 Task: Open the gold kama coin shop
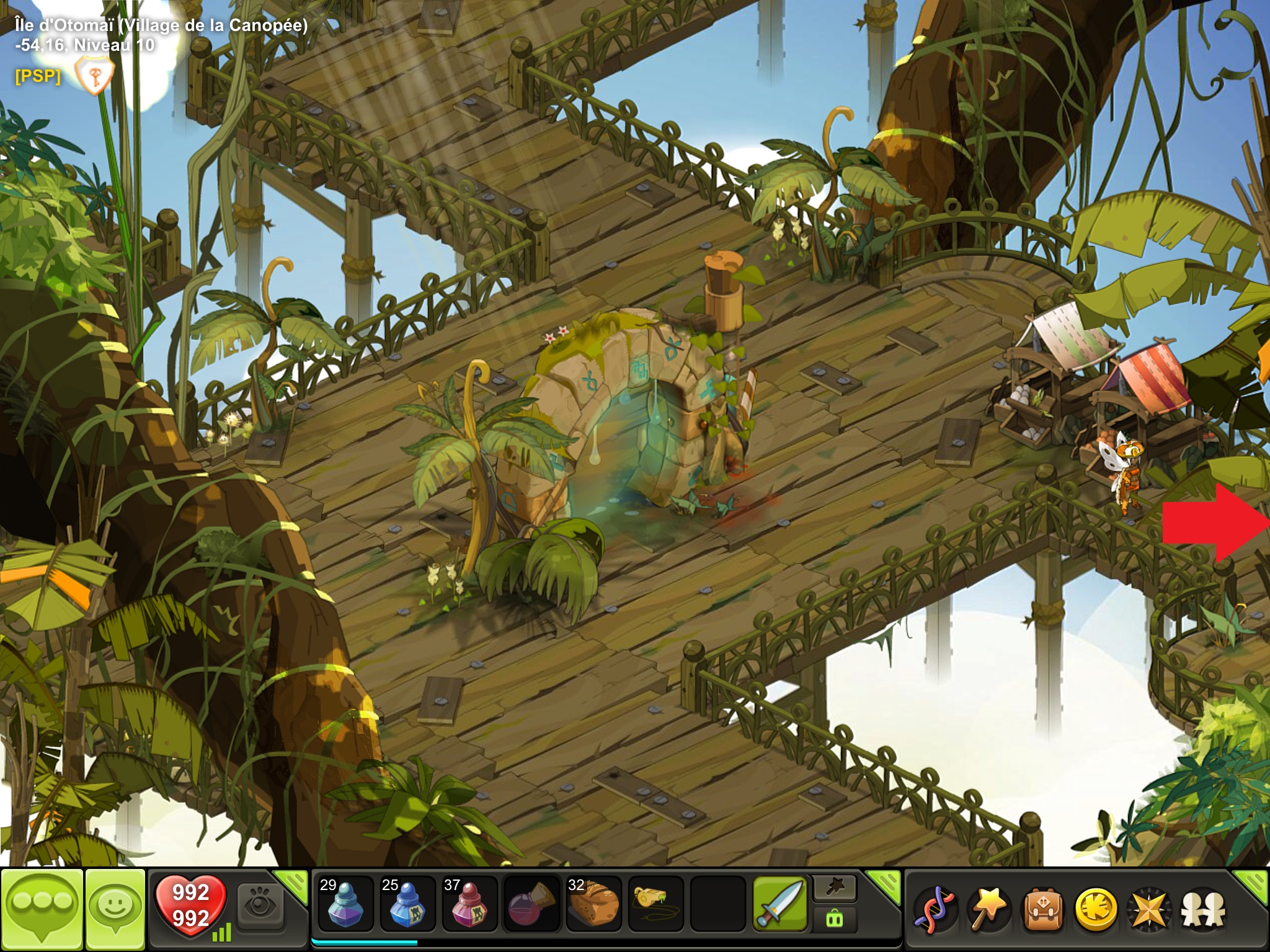(1096, 910)
